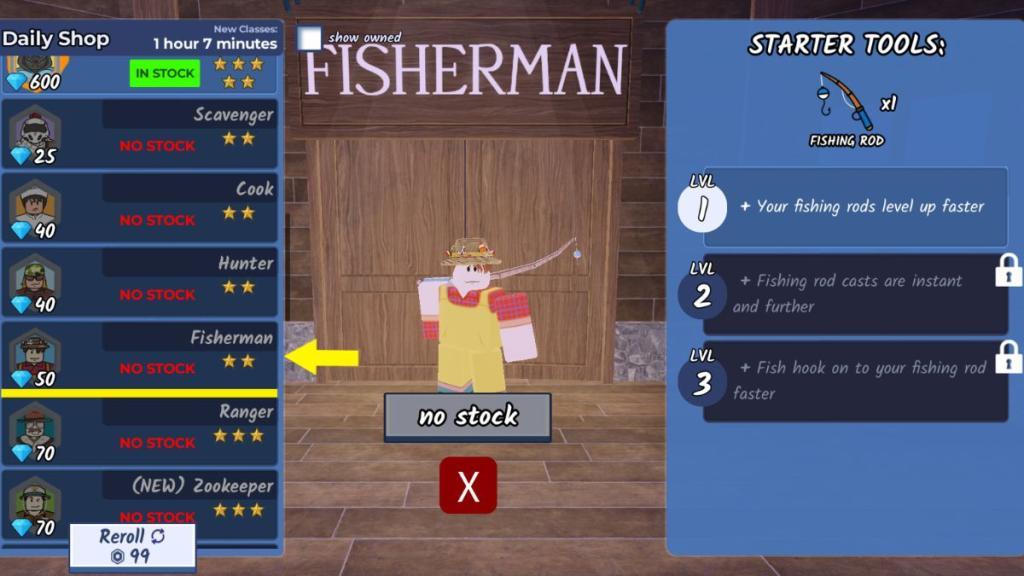1024x576 pixels.
Task: Click the fishing rod starter tool icon
Action: point(843,101)
